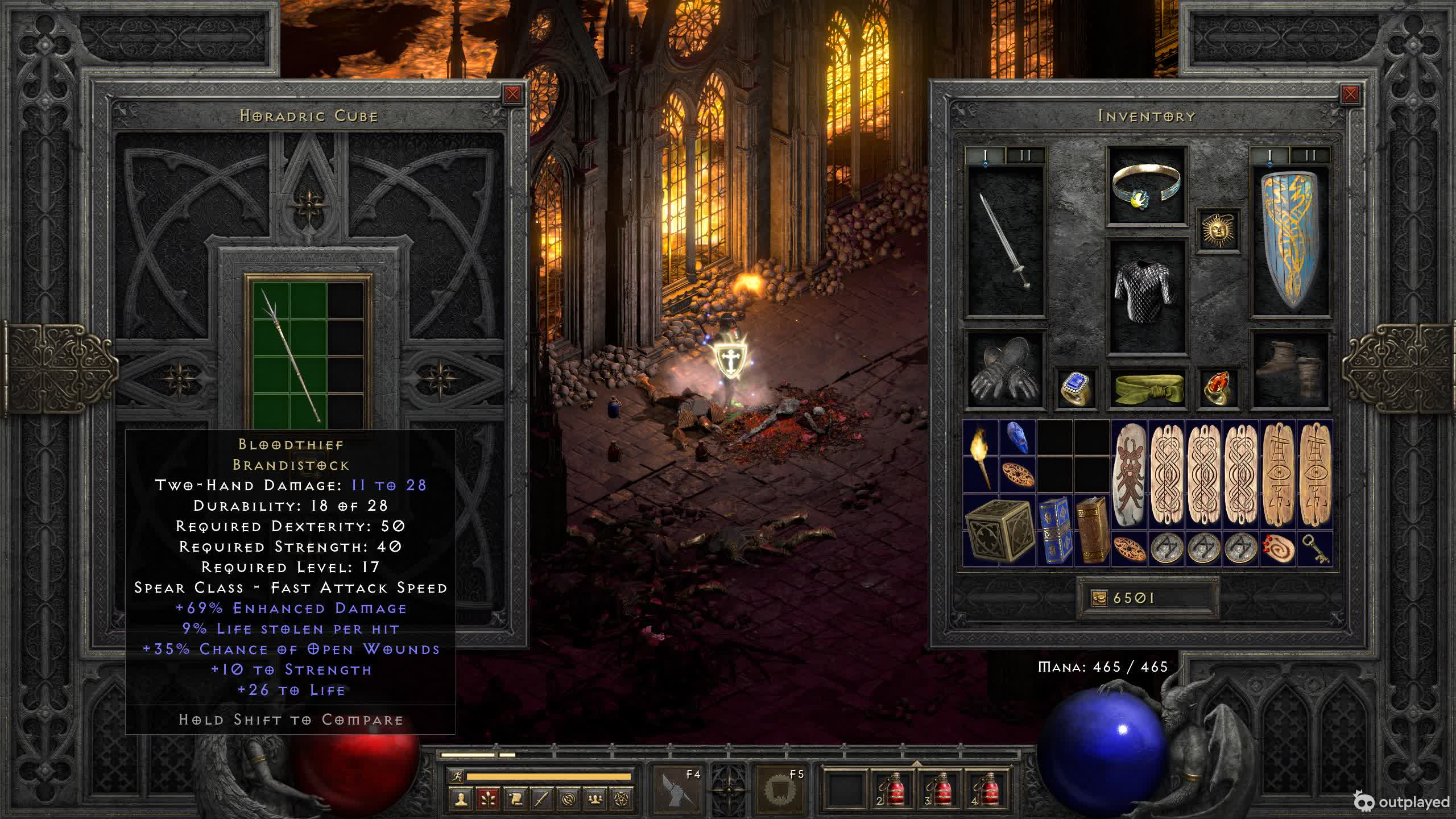Select the blue sapphire ring
1456x819 pixels.
(x=1076, y=388)
